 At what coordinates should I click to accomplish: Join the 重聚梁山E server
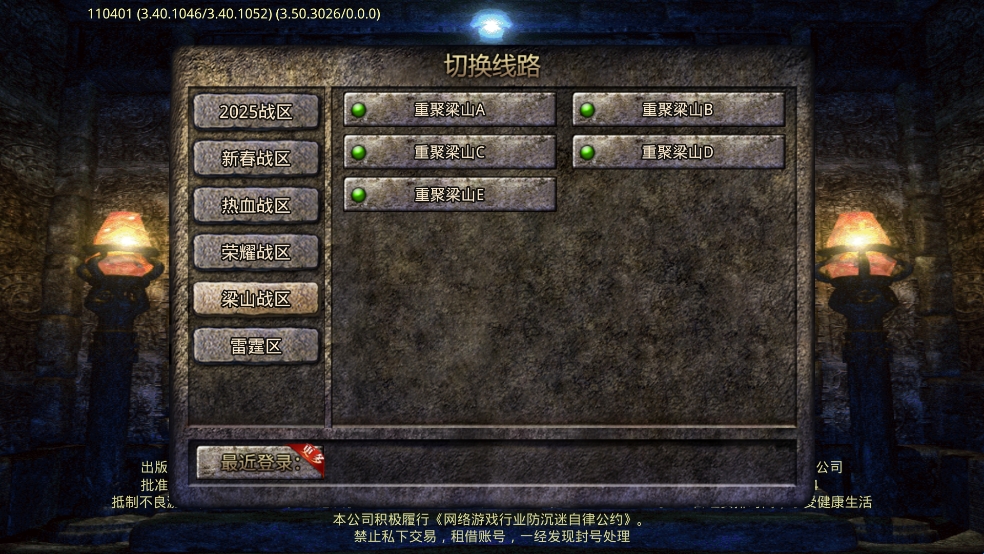point(450,194)
